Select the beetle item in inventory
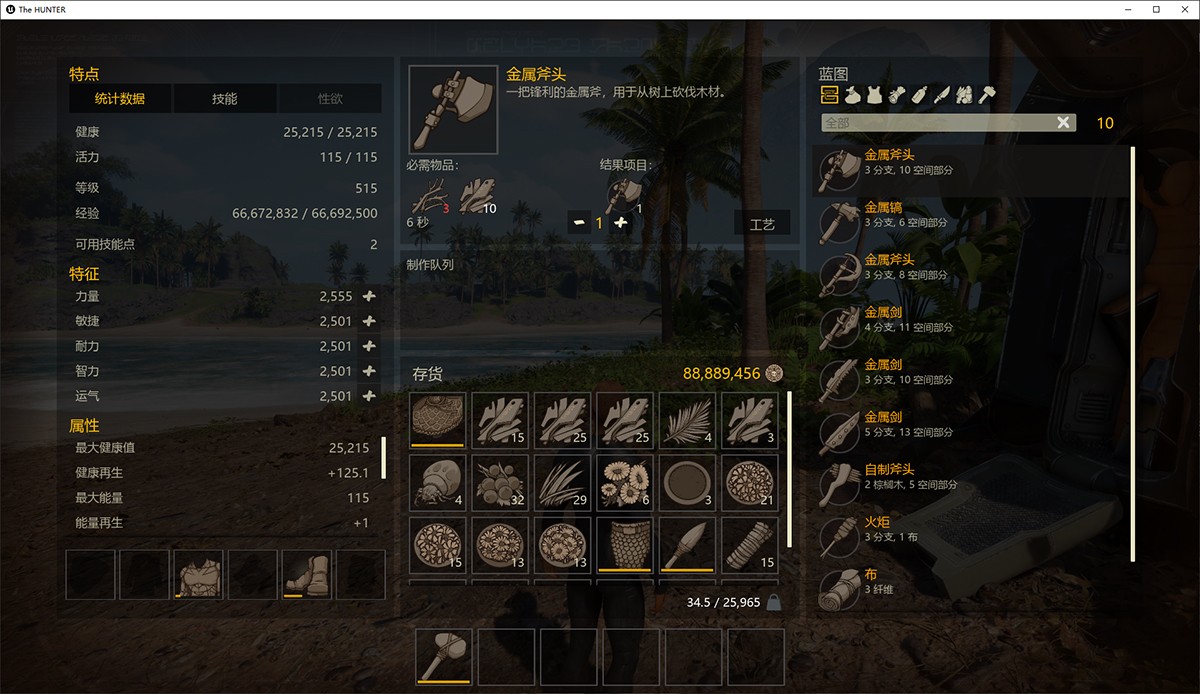 437,482
